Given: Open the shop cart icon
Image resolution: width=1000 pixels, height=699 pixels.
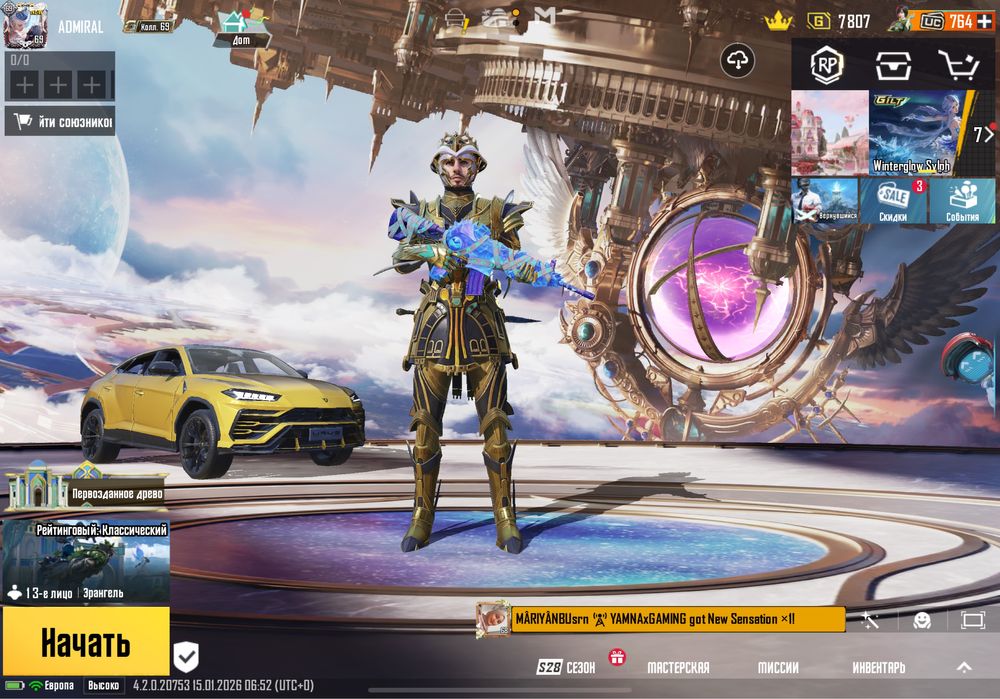Looking at the screenshot, I should 959,65.
